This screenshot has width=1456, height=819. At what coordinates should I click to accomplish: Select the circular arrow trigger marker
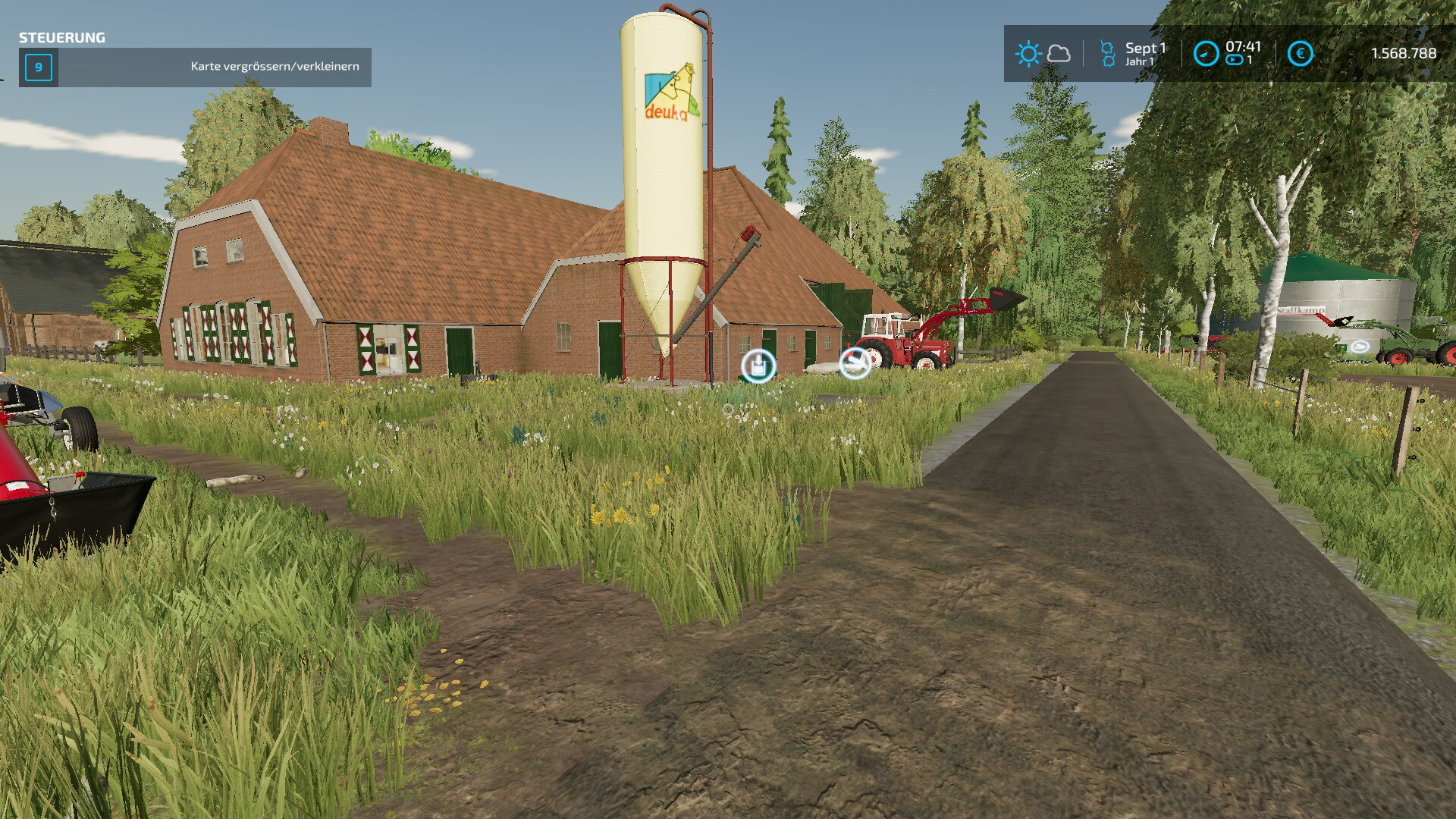(x=855, y=362)
